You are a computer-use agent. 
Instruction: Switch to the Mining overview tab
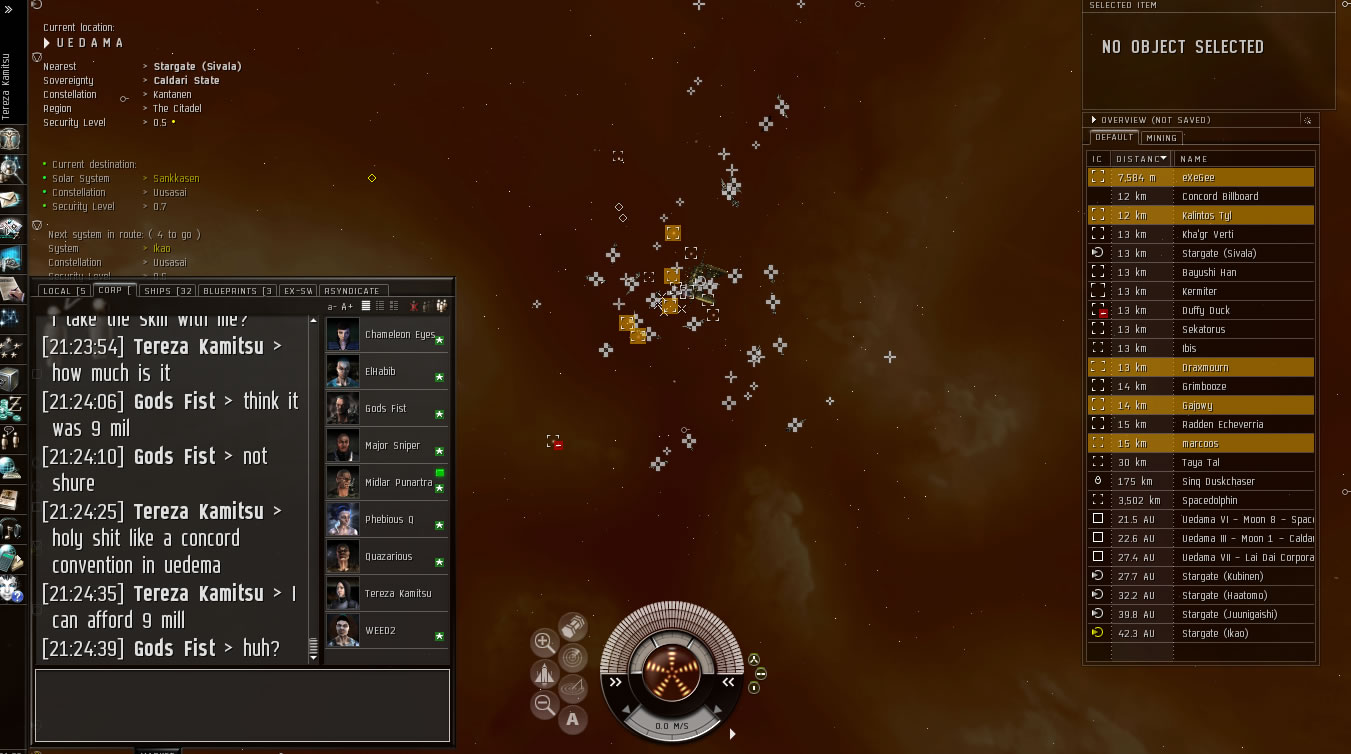[x=1161, y=138]
